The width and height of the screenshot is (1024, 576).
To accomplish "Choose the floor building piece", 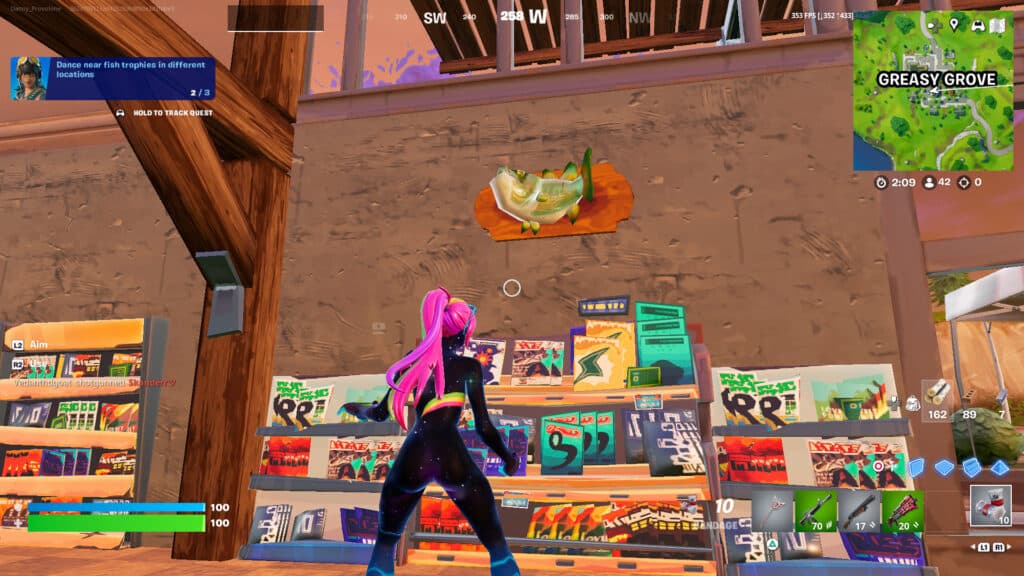I will [x=943, y=467].
